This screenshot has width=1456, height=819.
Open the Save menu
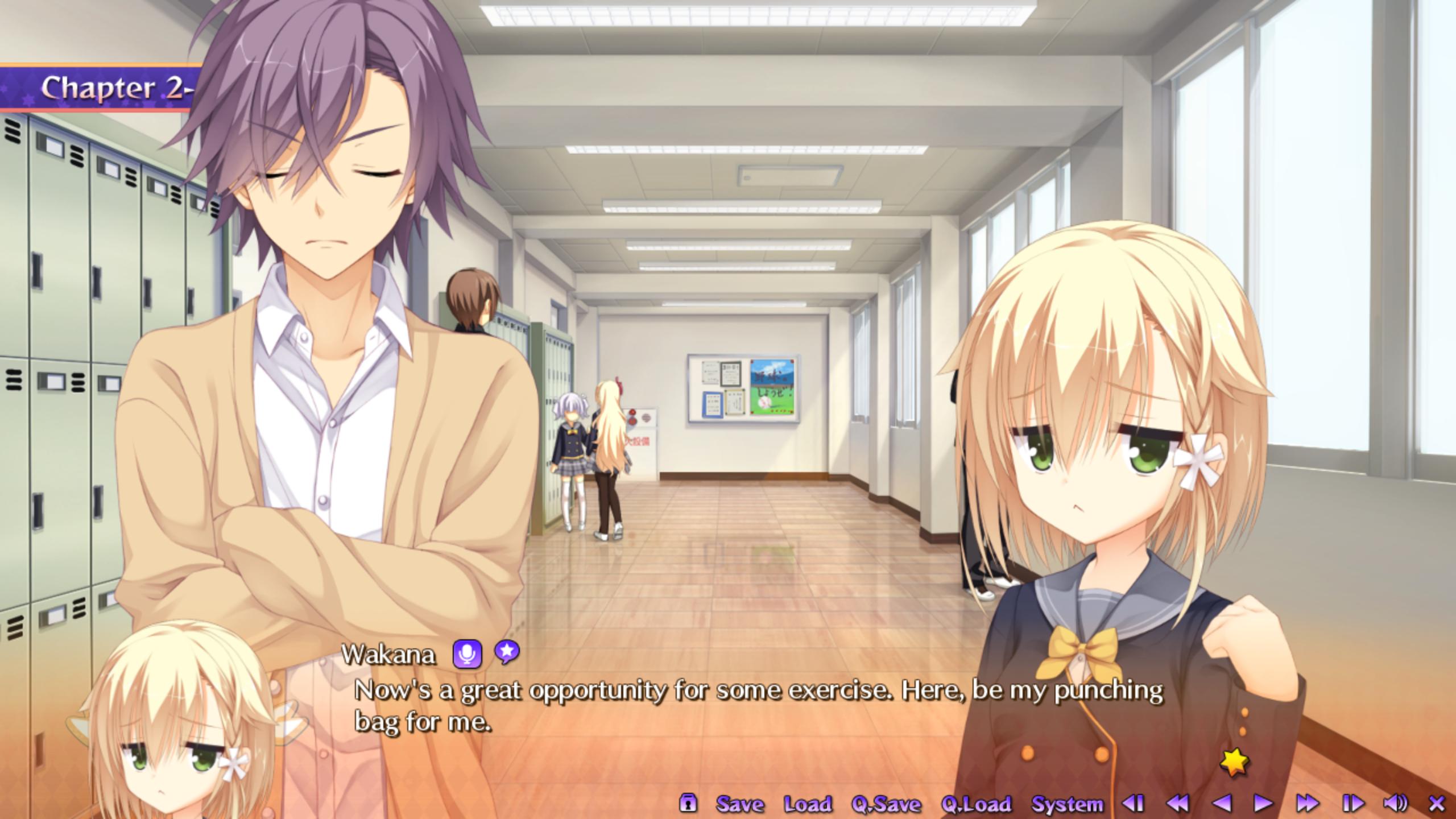[739, 804]
